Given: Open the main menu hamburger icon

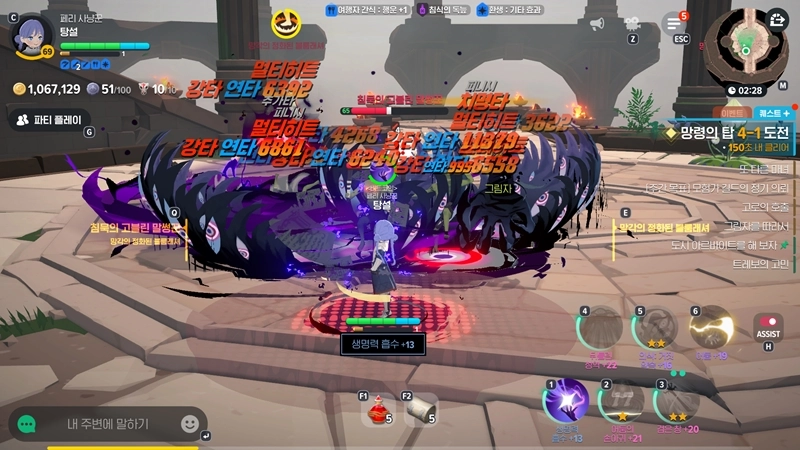Looking at the screenshot, I should [677, 23].
